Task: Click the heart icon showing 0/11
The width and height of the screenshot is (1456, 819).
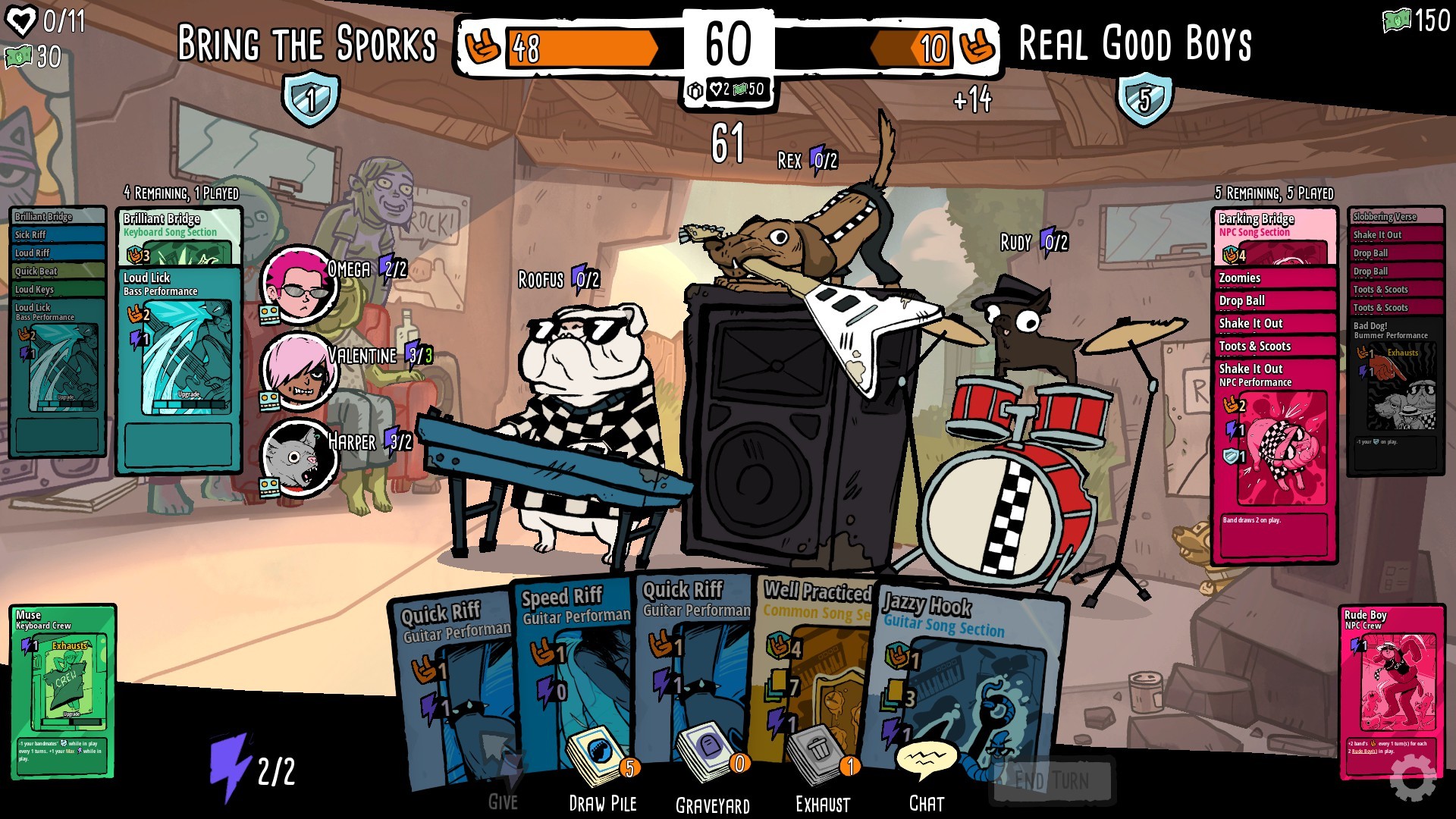Action: point(23,22)
